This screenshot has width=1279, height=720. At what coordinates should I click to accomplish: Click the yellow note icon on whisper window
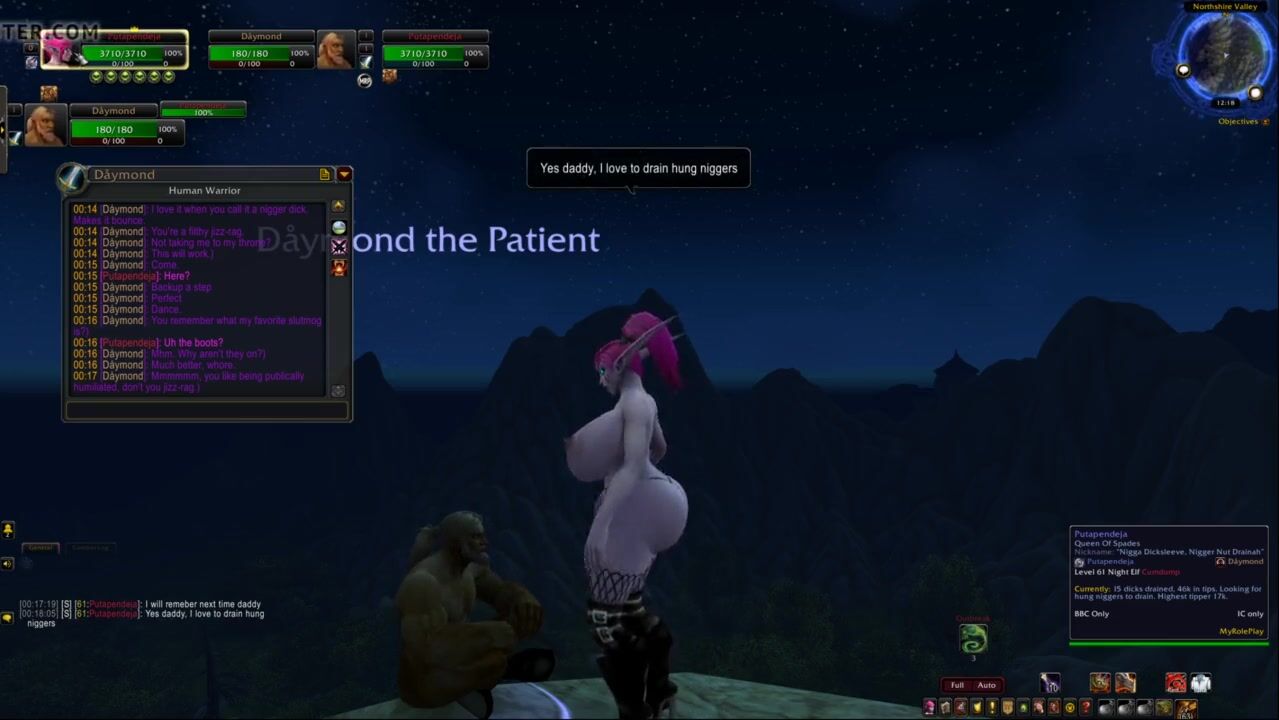click(x=325, y=174)
